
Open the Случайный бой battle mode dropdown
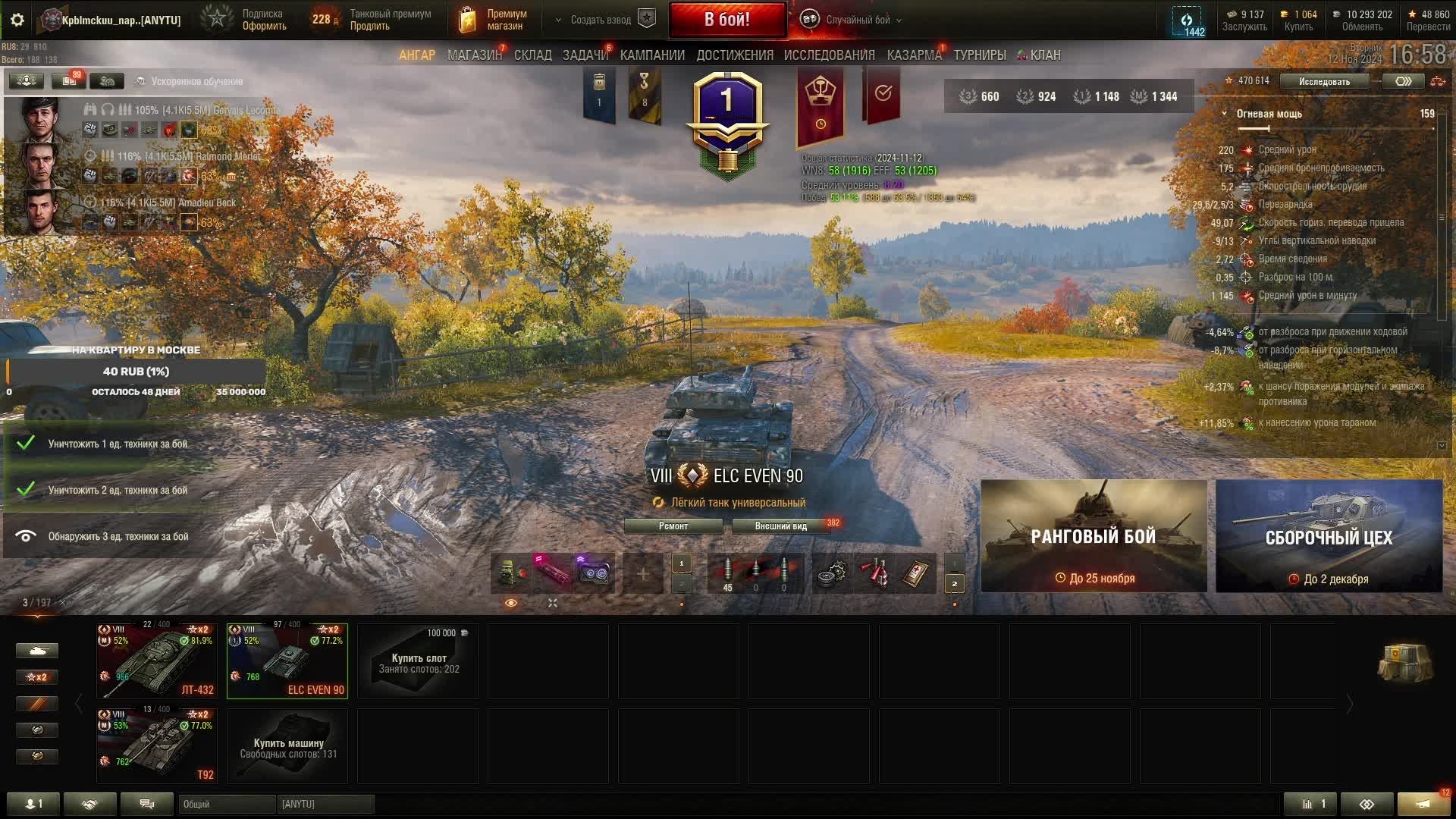click(x=857, y=20)
